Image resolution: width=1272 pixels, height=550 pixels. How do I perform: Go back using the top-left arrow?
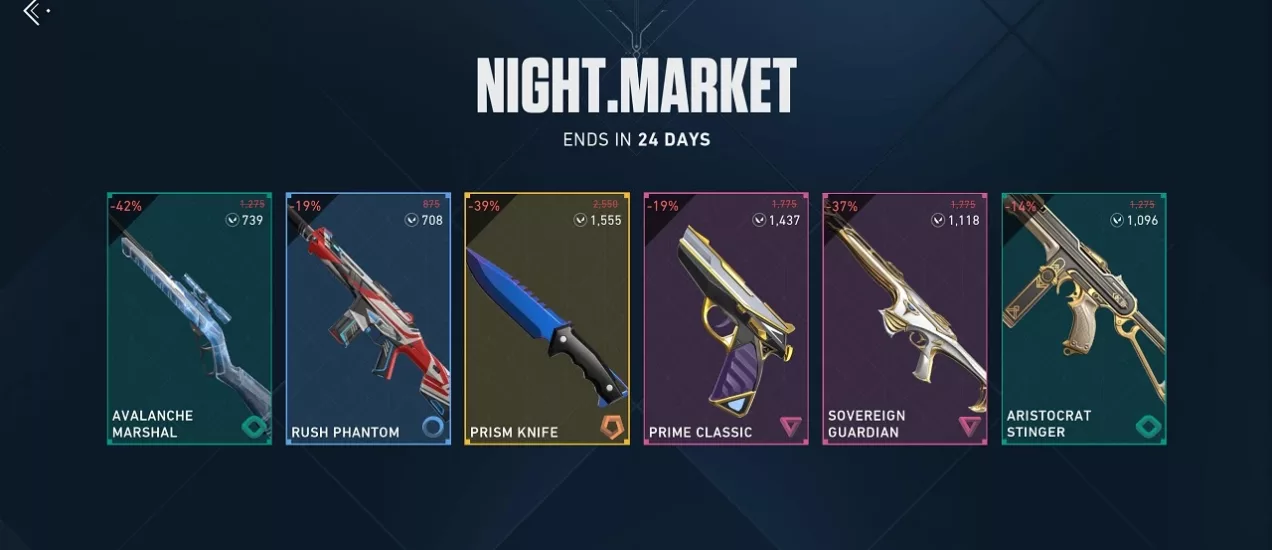[x=33, y=12]
